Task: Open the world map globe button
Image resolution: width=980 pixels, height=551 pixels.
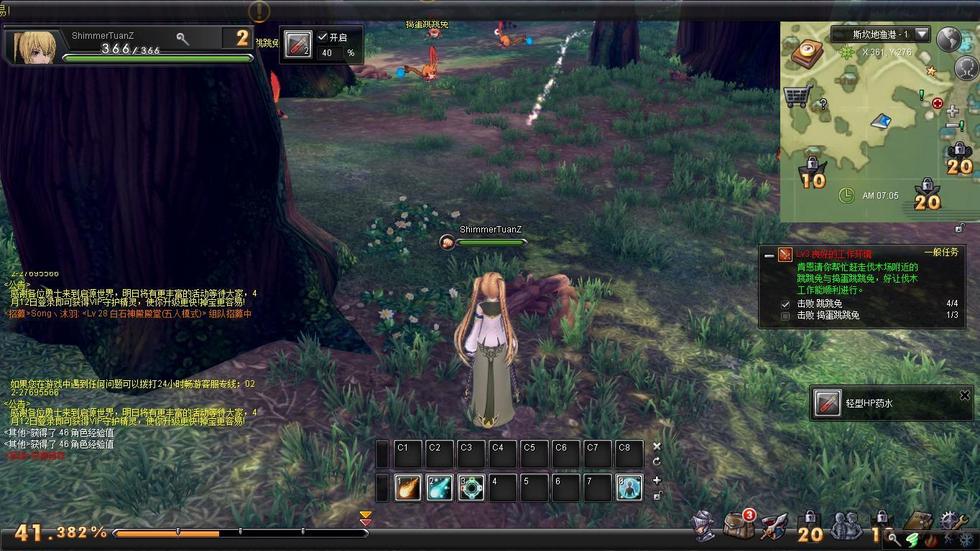Action: coord(949,40)
